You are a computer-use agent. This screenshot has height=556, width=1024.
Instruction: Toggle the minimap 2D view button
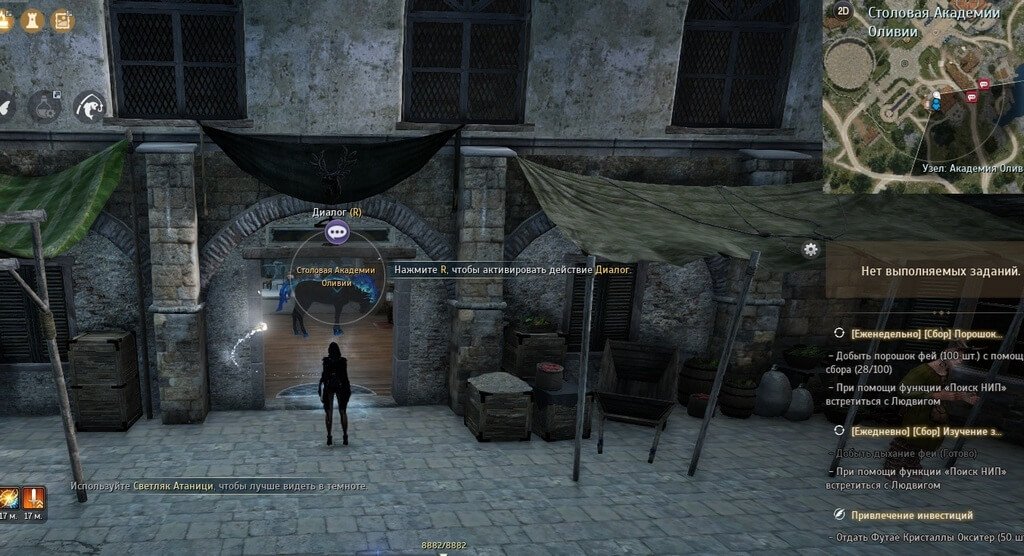point(844,12)
